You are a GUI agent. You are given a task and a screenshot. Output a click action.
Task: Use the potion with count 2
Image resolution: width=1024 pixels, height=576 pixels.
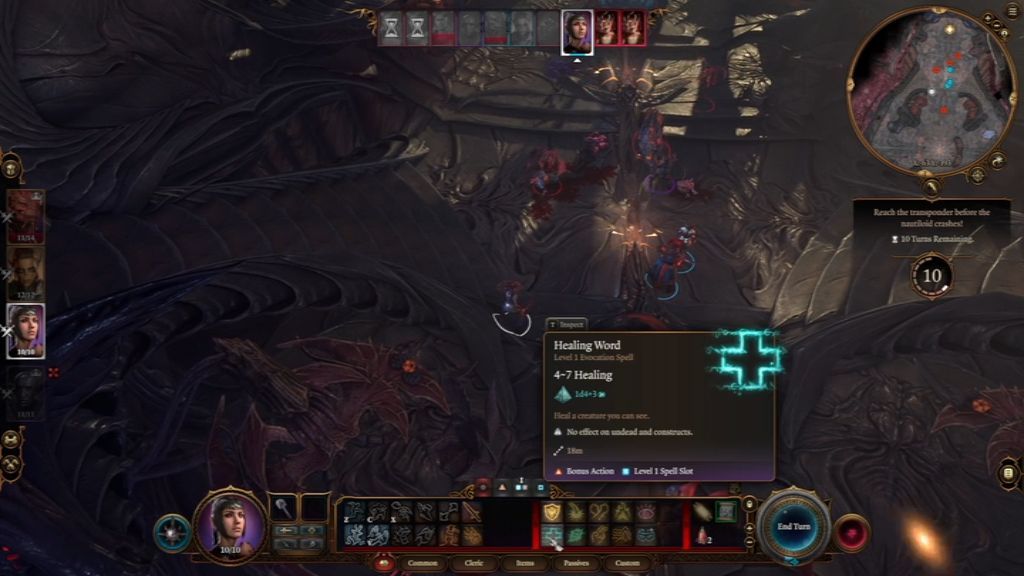703,535
